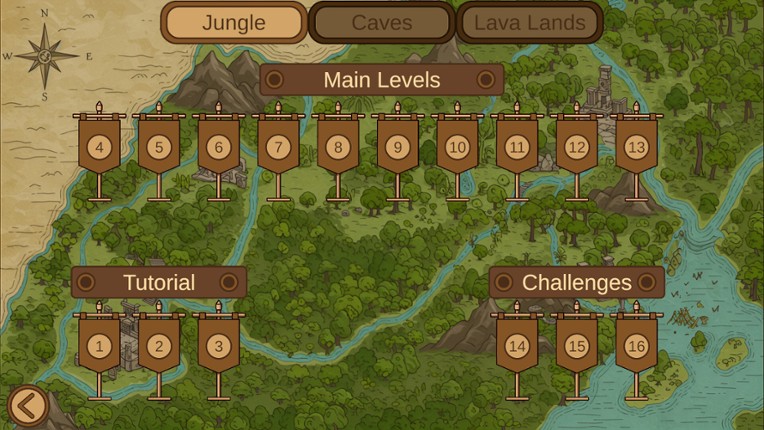Click the level 8 banner
This screenshot has height=430, width=764.
338,147
